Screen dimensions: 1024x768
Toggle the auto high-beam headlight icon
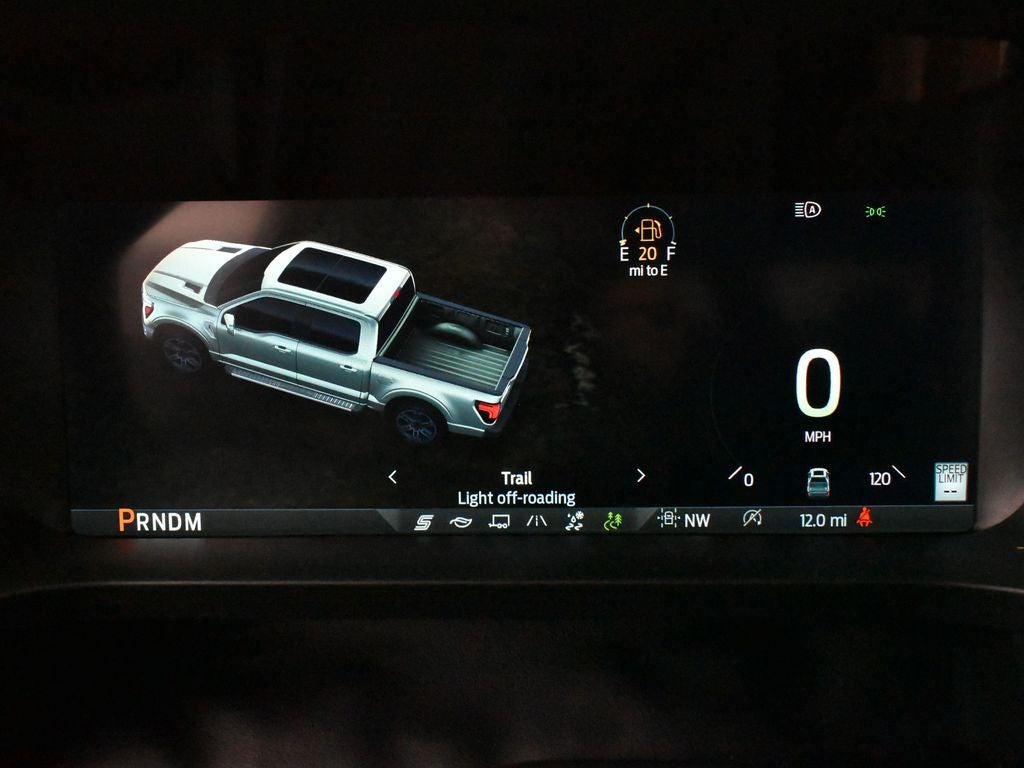[x=807, y=210]
